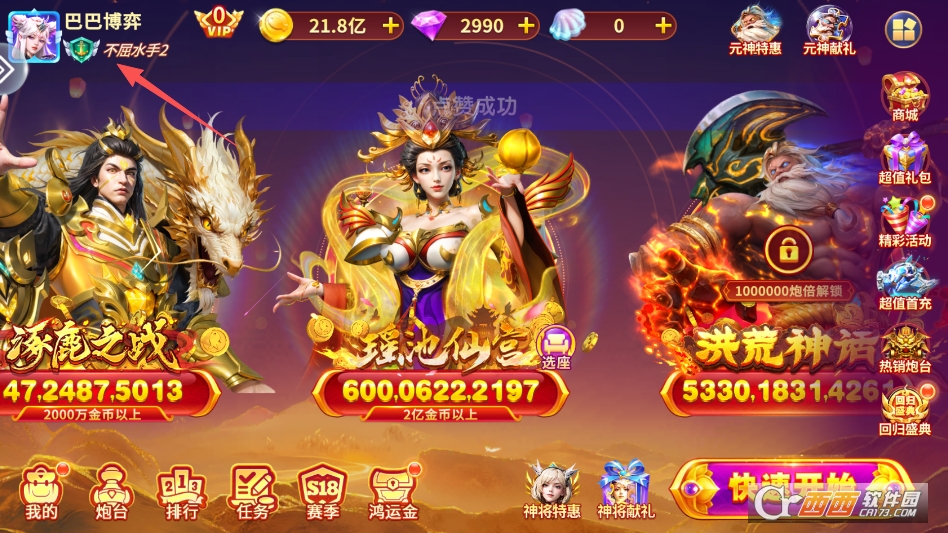This screenshot has height=533, width=948.
Task: Open 回归盛典 event
Action: (905, 410)
